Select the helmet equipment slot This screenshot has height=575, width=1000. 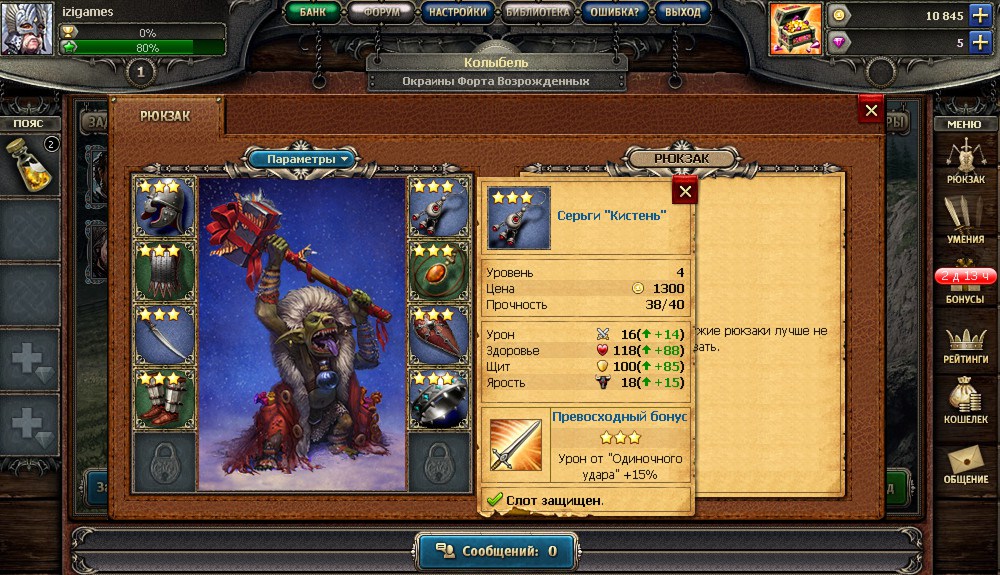click(165, 208)
